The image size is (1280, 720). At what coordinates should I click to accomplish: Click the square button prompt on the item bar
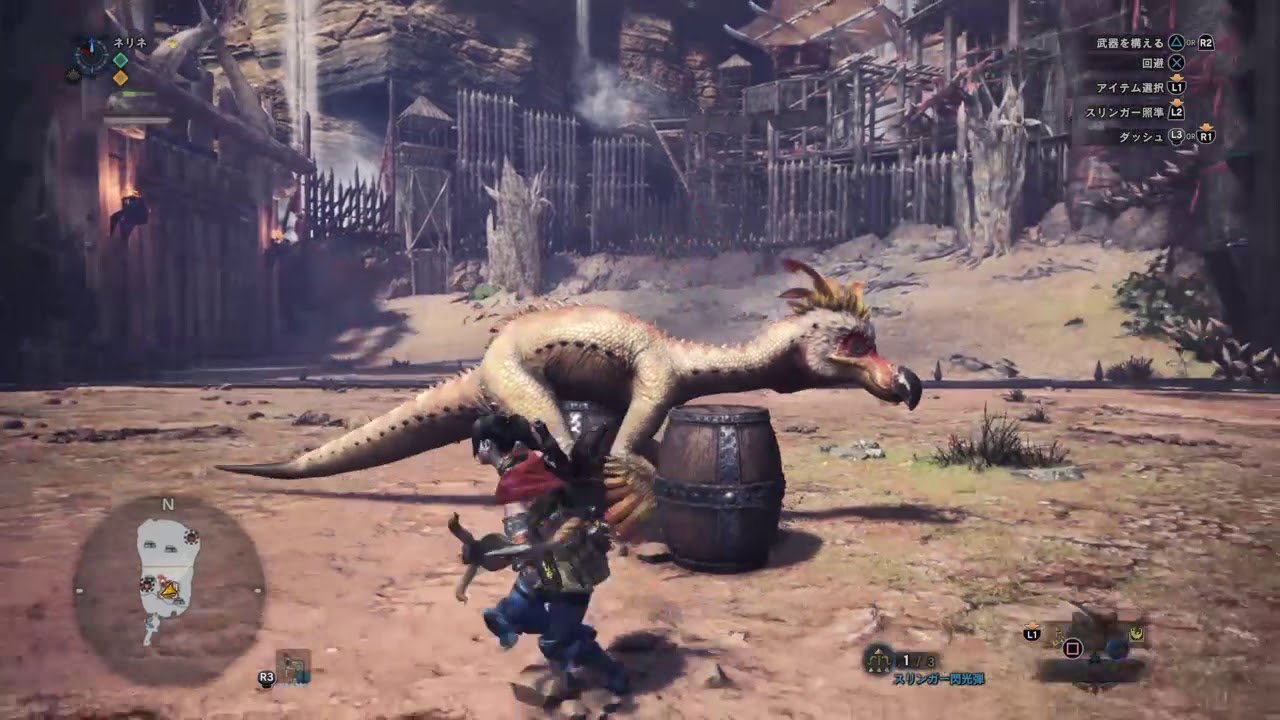coord(1075,648)
